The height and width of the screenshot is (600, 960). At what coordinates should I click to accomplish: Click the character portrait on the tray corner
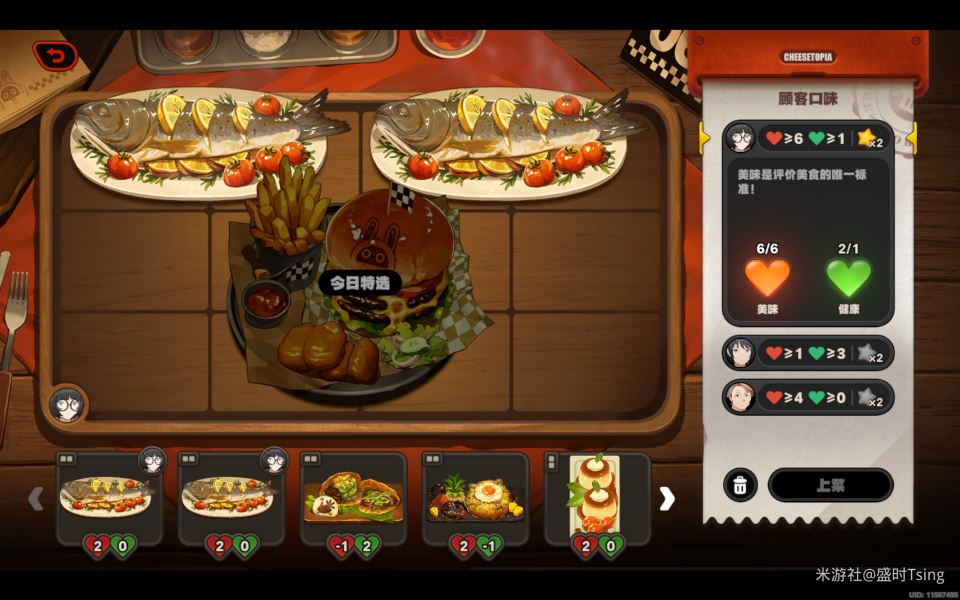click(66, 405)
